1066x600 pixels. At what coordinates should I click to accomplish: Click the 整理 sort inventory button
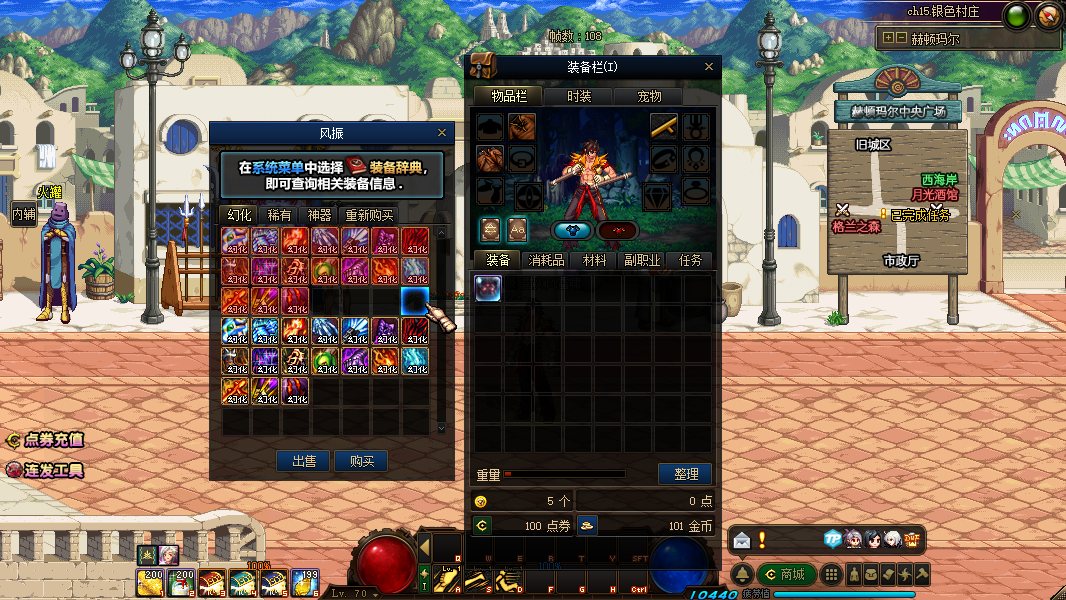tap(685, 474)
